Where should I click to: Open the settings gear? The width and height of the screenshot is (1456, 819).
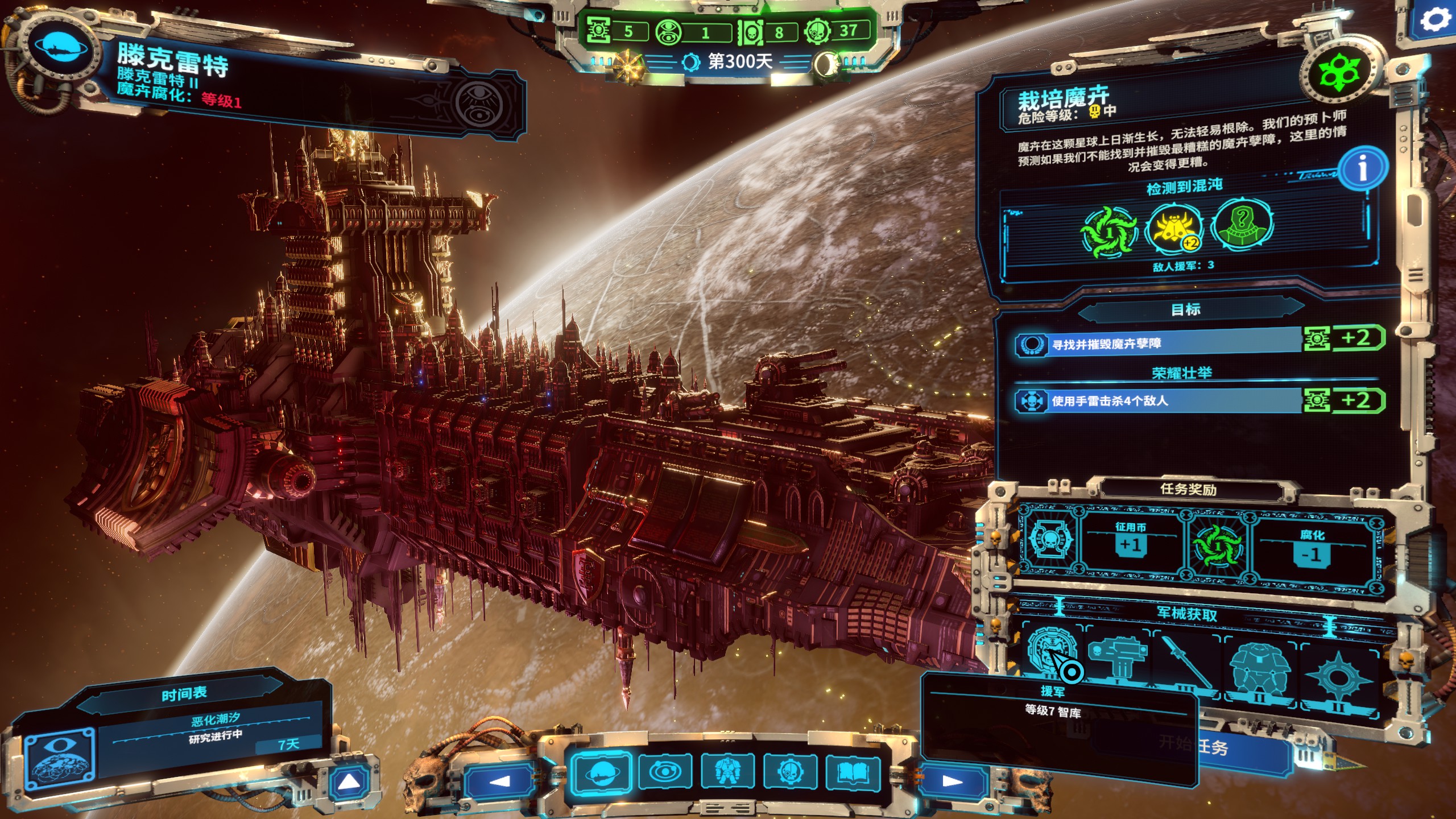tap(1436, 21)
